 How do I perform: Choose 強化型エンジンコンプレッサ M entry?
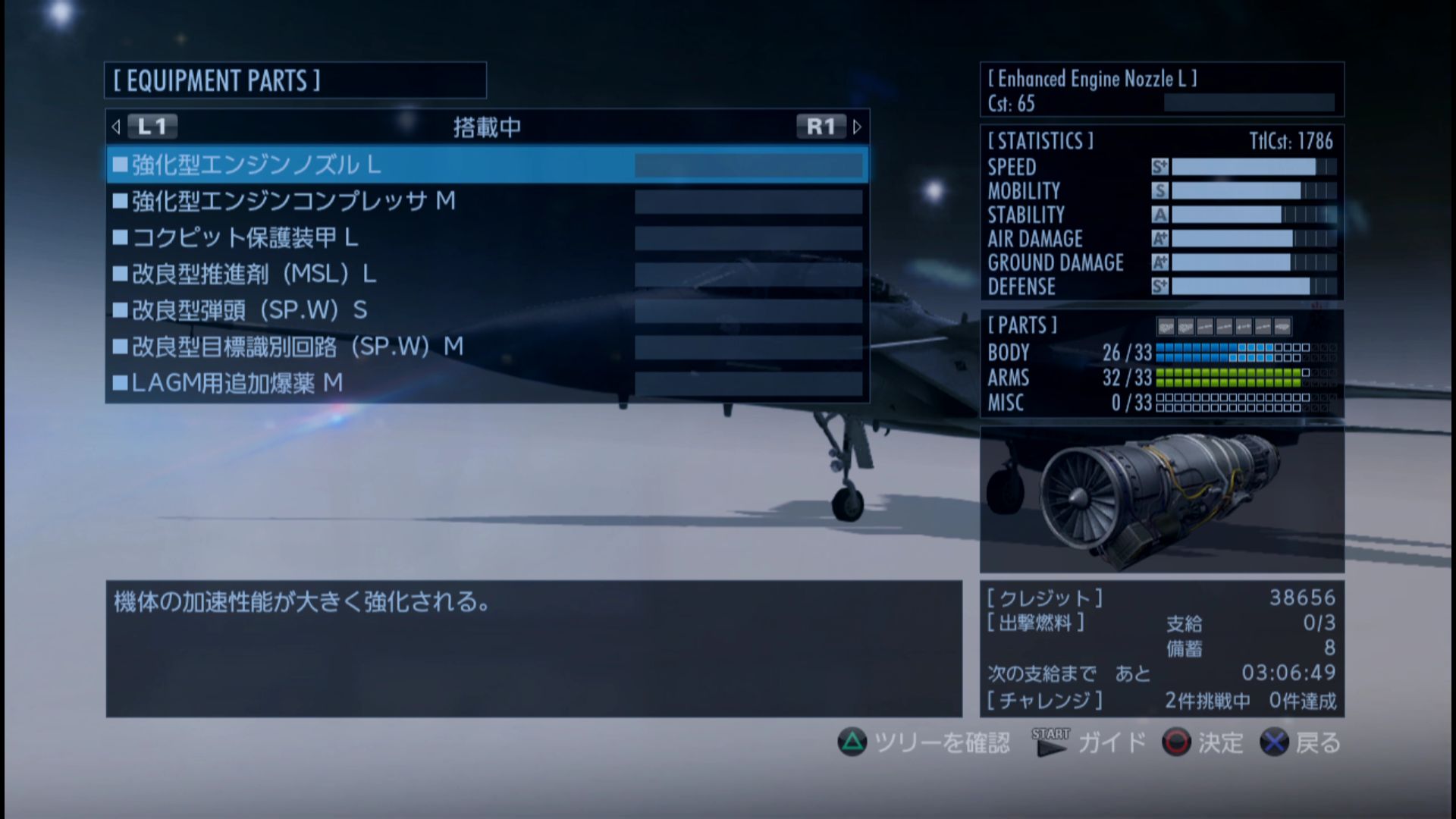coord(485,201)
